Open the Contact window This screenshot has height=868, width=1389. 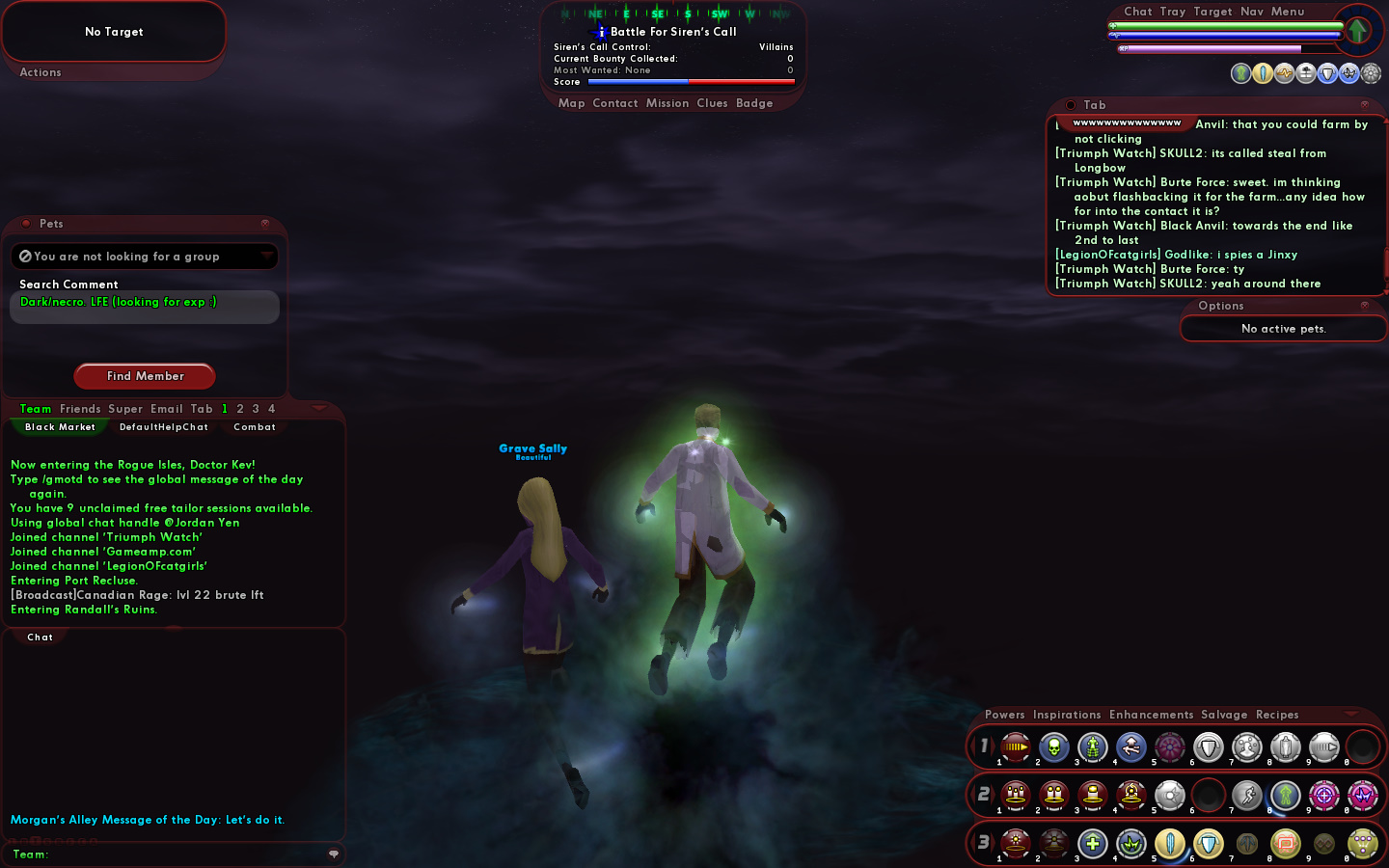[x=615, y=103]
